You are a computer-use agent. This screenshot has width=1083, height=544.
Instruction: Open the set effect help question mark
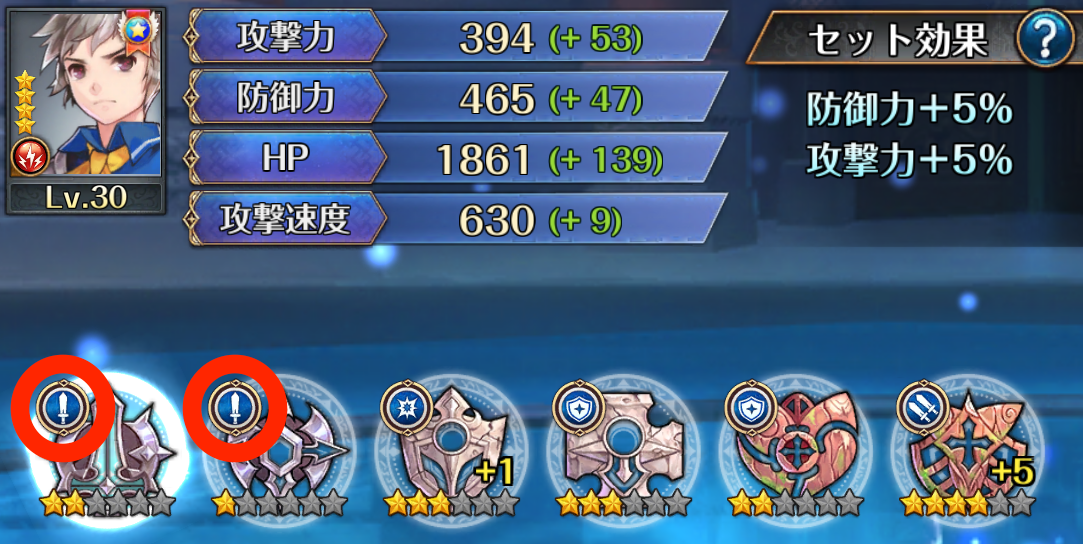pos(1044,39)
